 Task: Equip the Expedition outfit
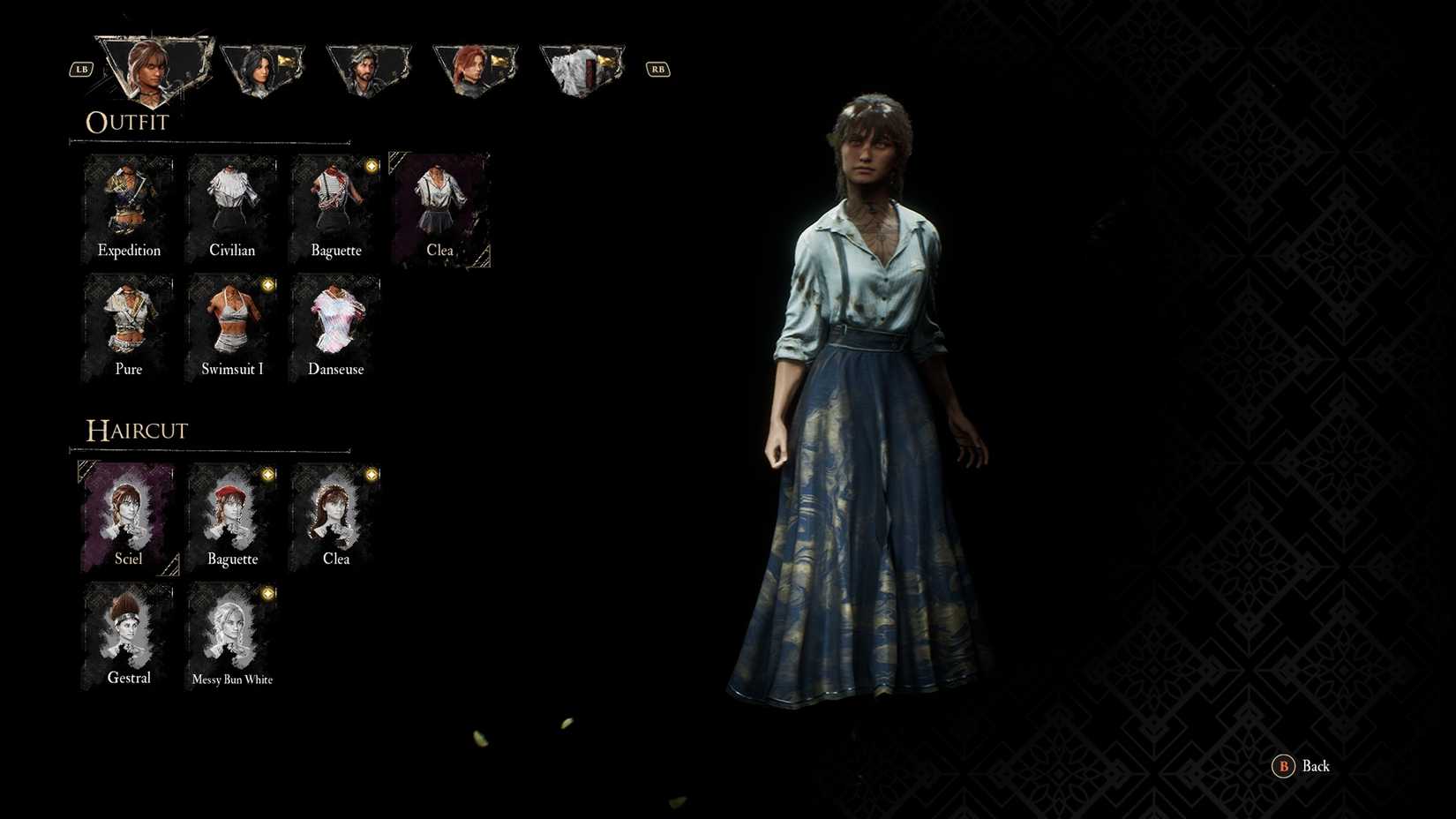click(x=128, y=203)
